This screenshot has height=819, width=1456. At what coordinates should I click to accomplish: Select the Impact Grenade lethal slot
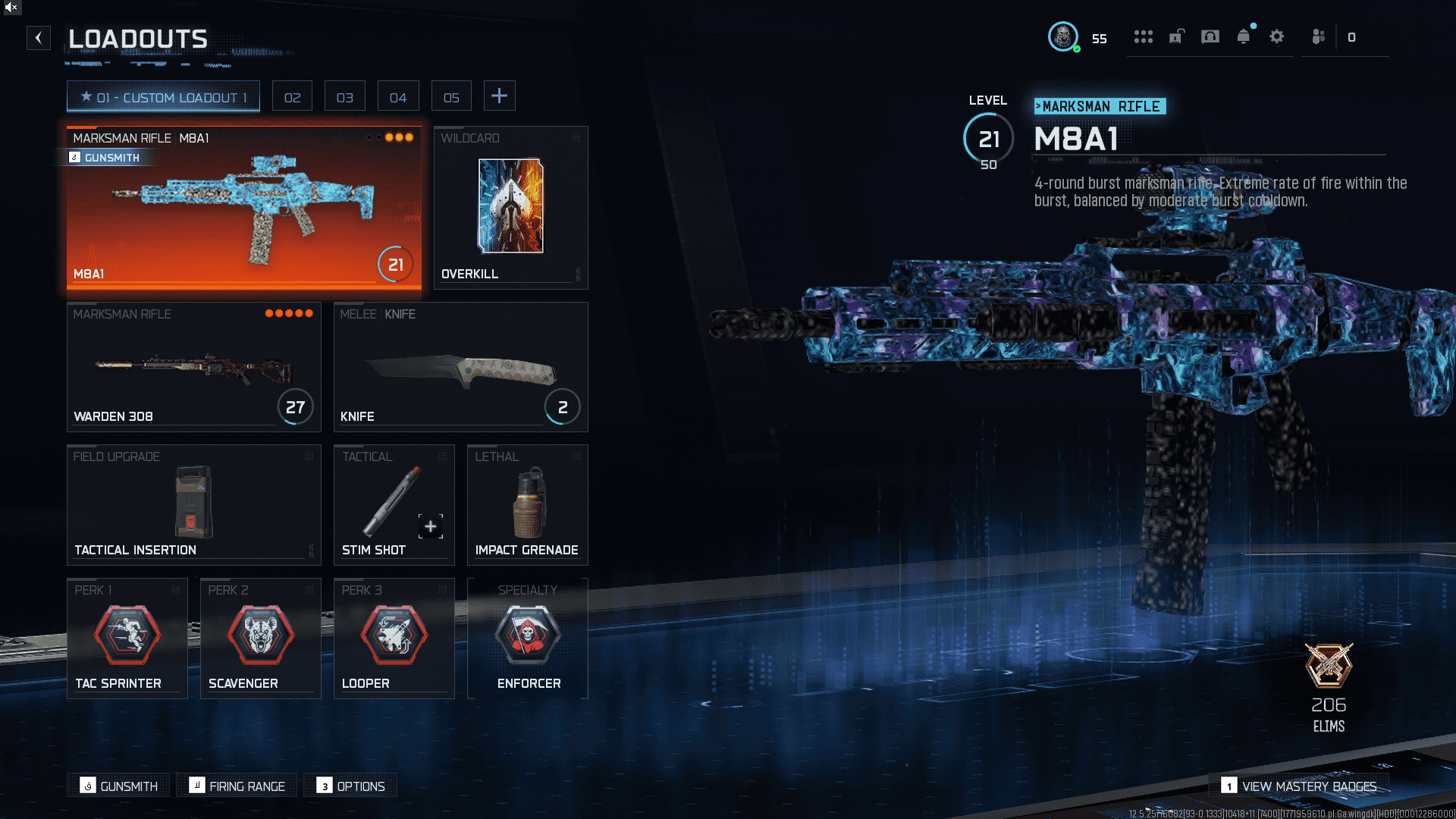527,504
